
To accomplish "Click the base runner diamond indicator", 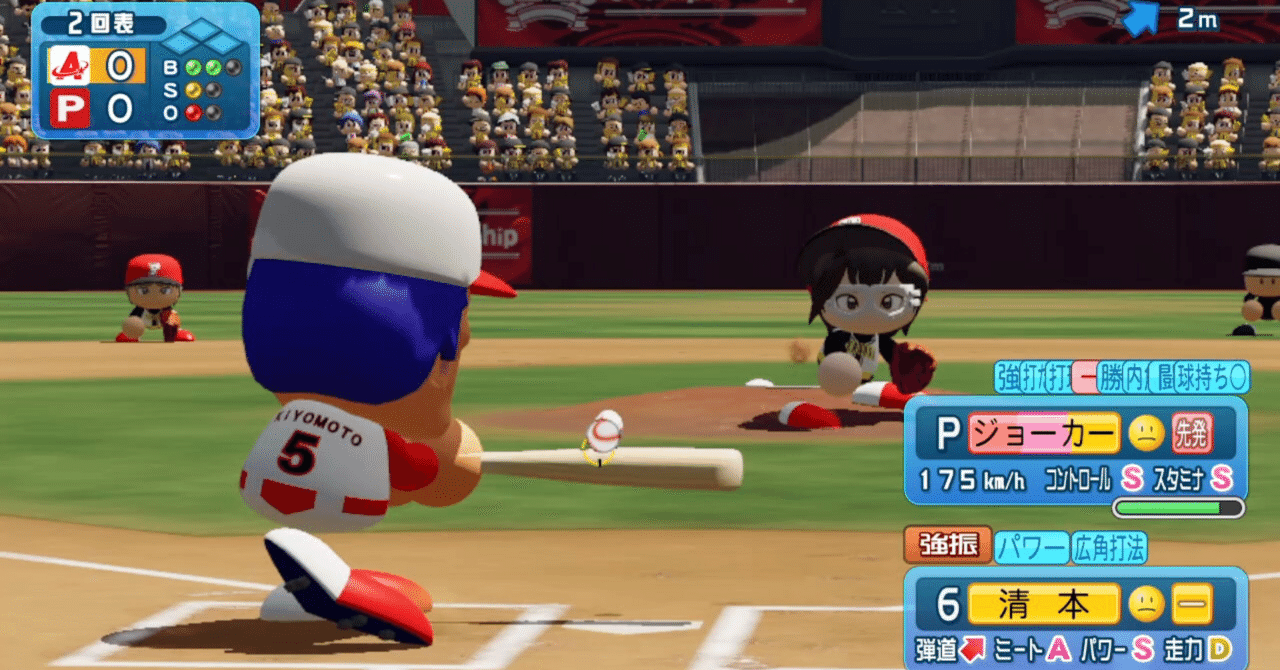I will 201,38.
